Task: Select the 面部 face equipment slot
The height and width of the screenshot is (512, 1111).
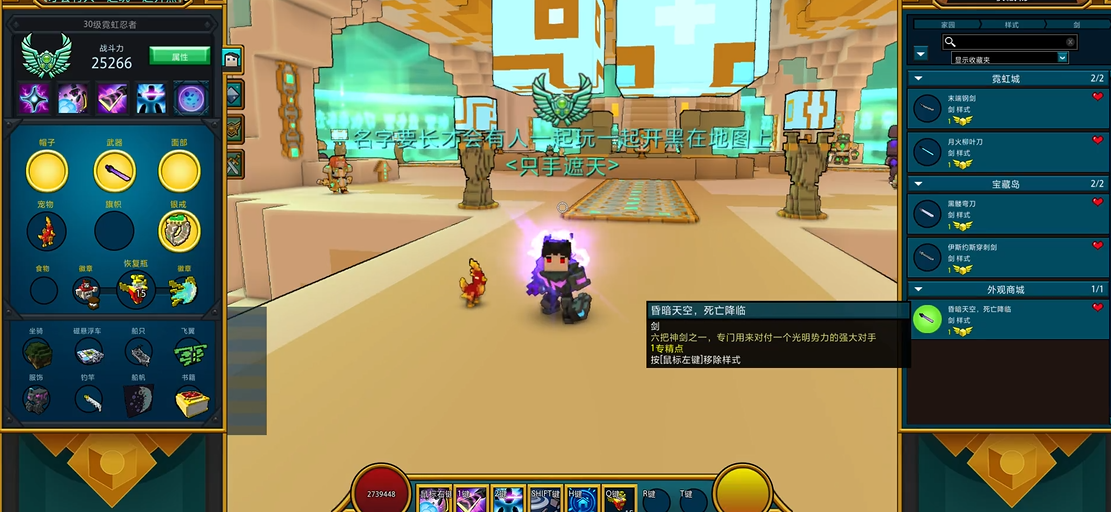Action: pyautogui.click(x=179, y=172)
